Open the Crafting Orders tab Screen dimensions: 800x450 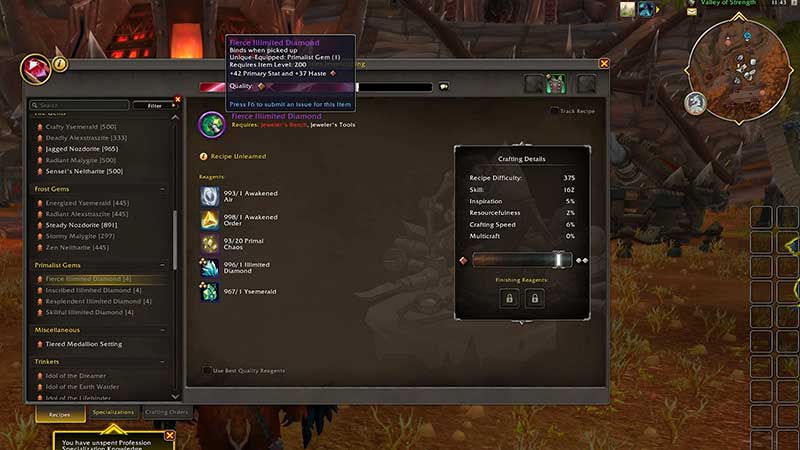pyautogui.click(x=166, y=412)
